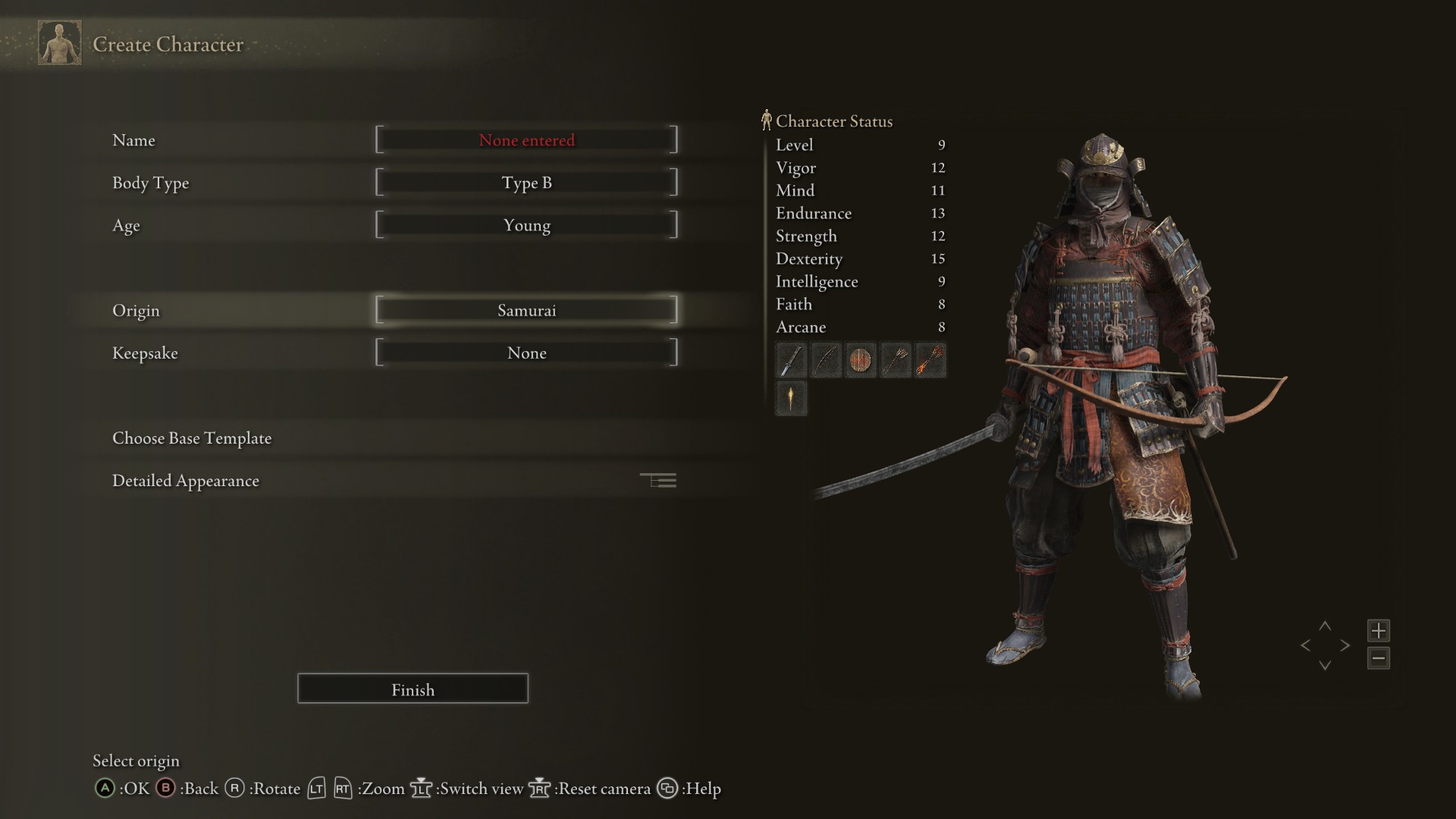1456x819 pixels.
Task: Rotate character with the right arrow
Action: pyautogui.click(x=1345, y=646)
